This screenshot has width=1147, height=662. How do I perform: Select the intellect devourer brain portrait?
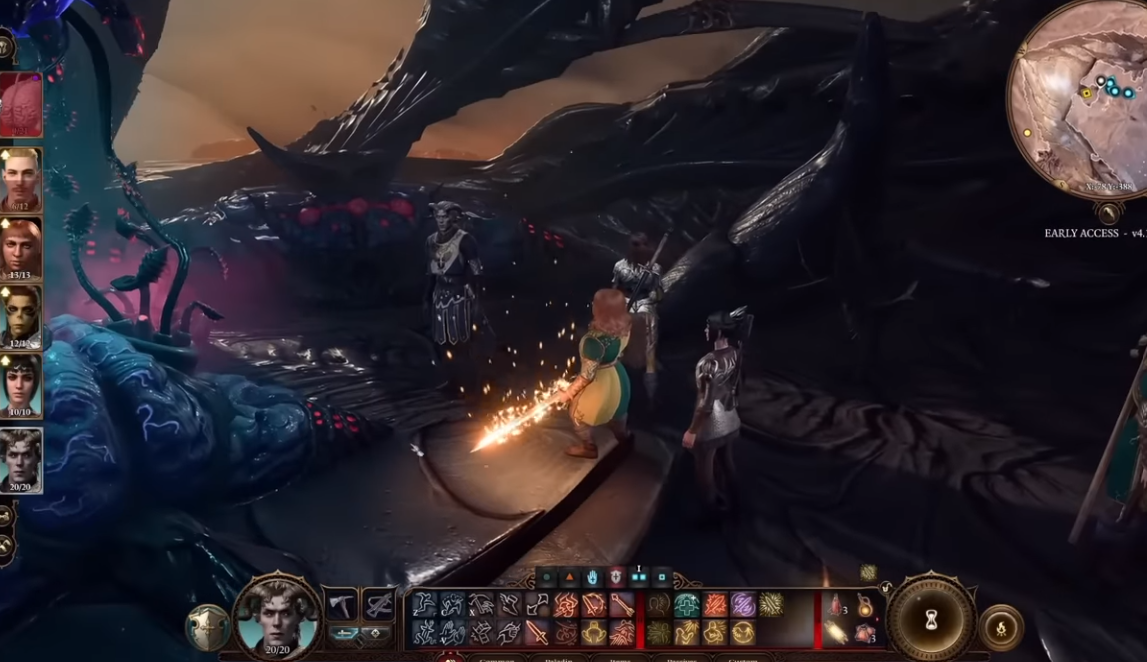click(21, 105)
